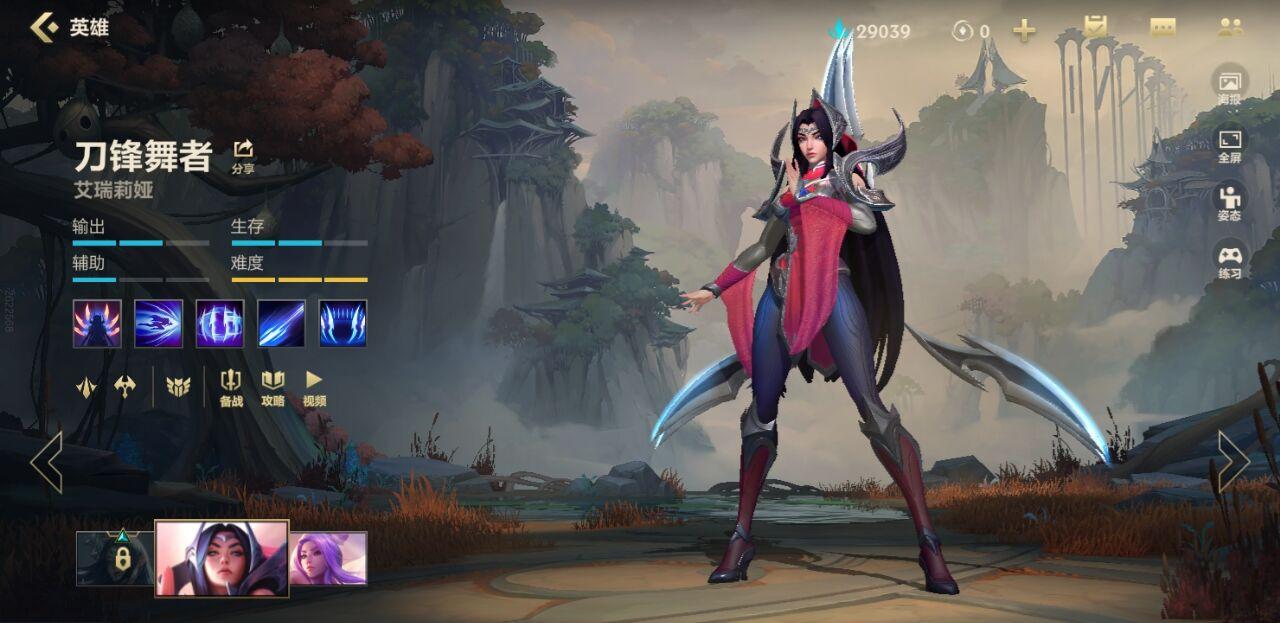This screenshot has height=623, width=1280.
Task: Open the clipboard checklist tasks icon
Action: point(1097,28)
